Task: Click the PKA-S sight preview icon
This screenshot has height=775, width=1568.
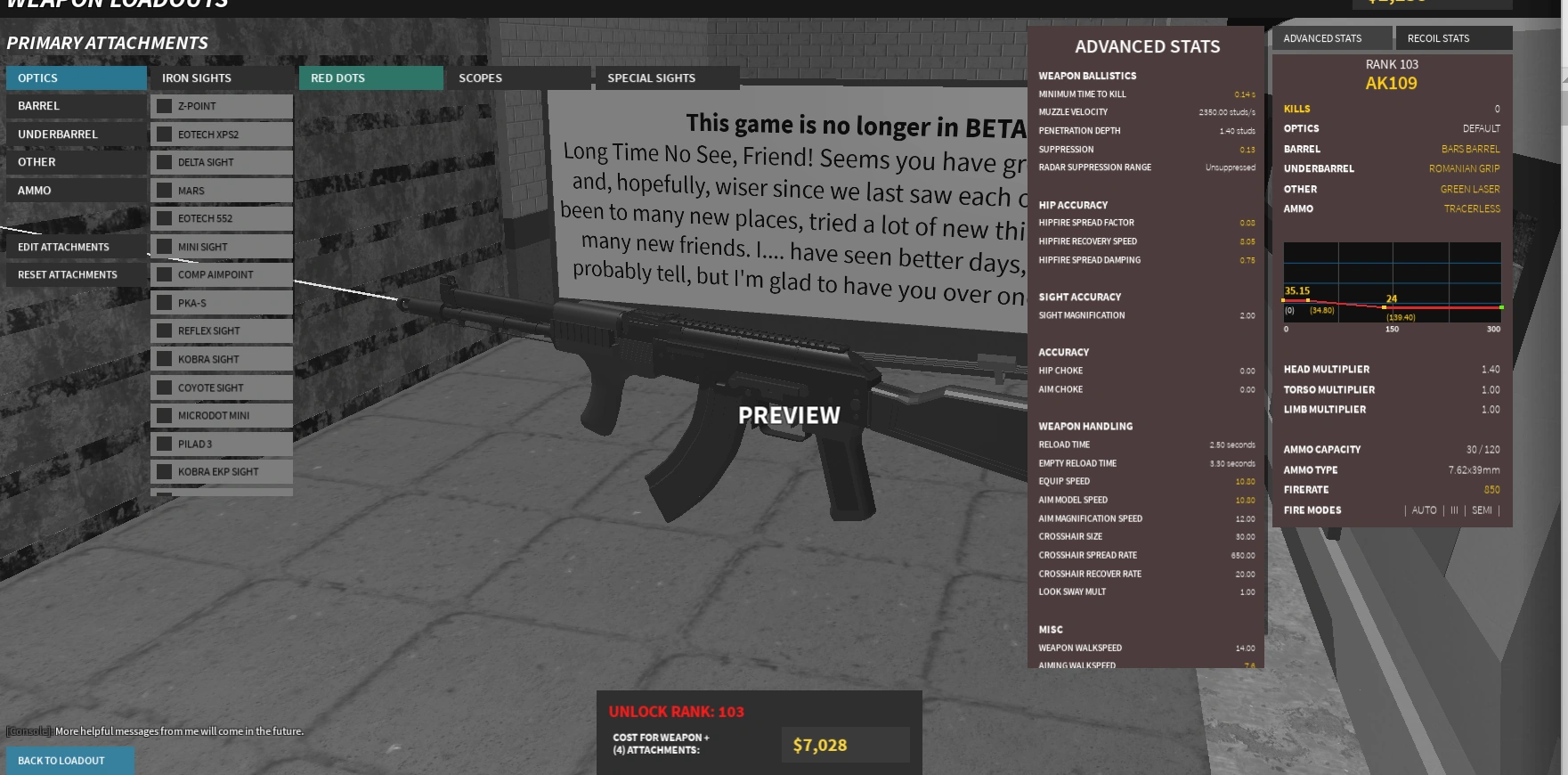Action: [x=162, y=302]
